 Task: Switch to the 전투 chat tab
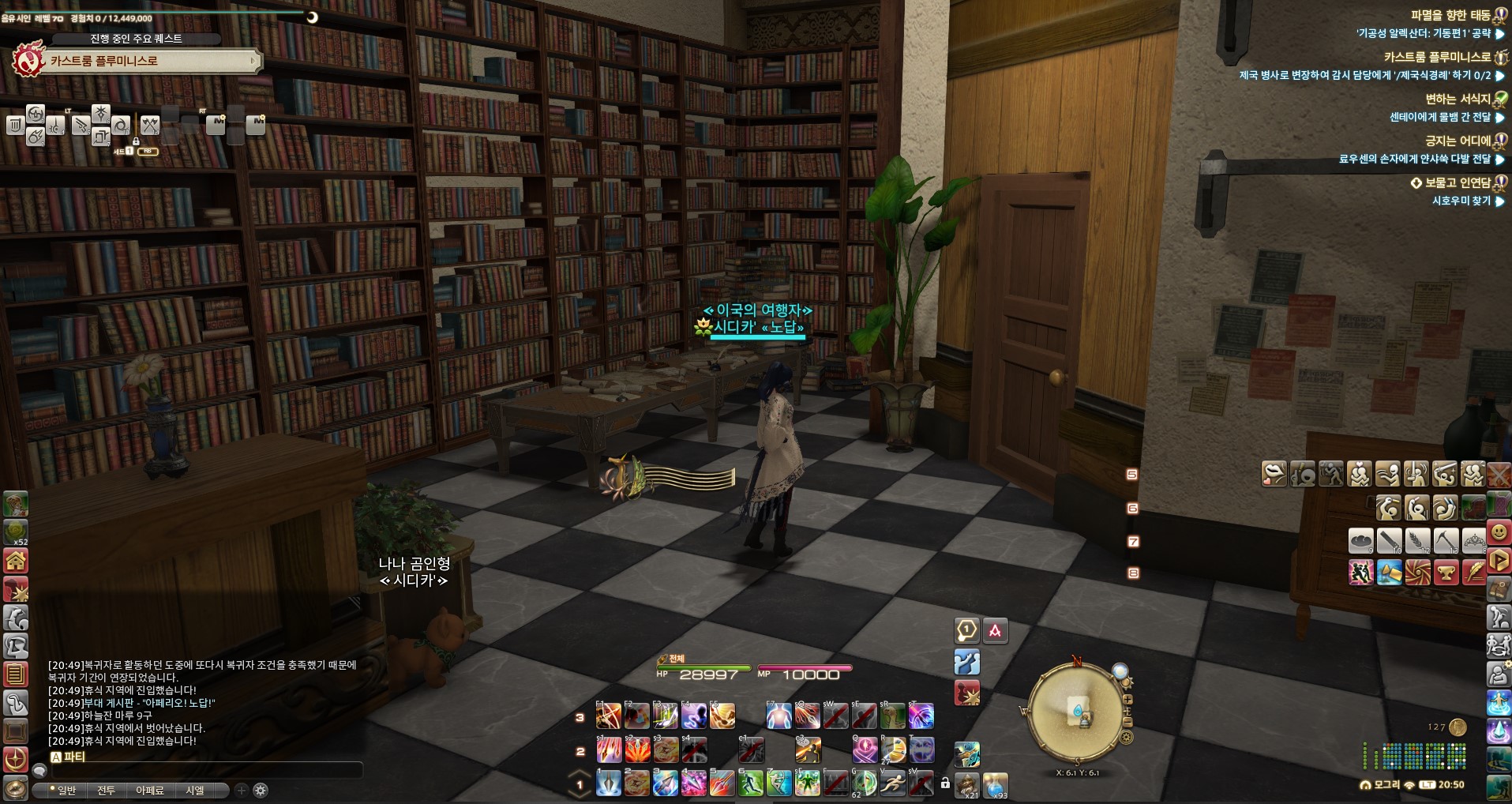[106, 790]
